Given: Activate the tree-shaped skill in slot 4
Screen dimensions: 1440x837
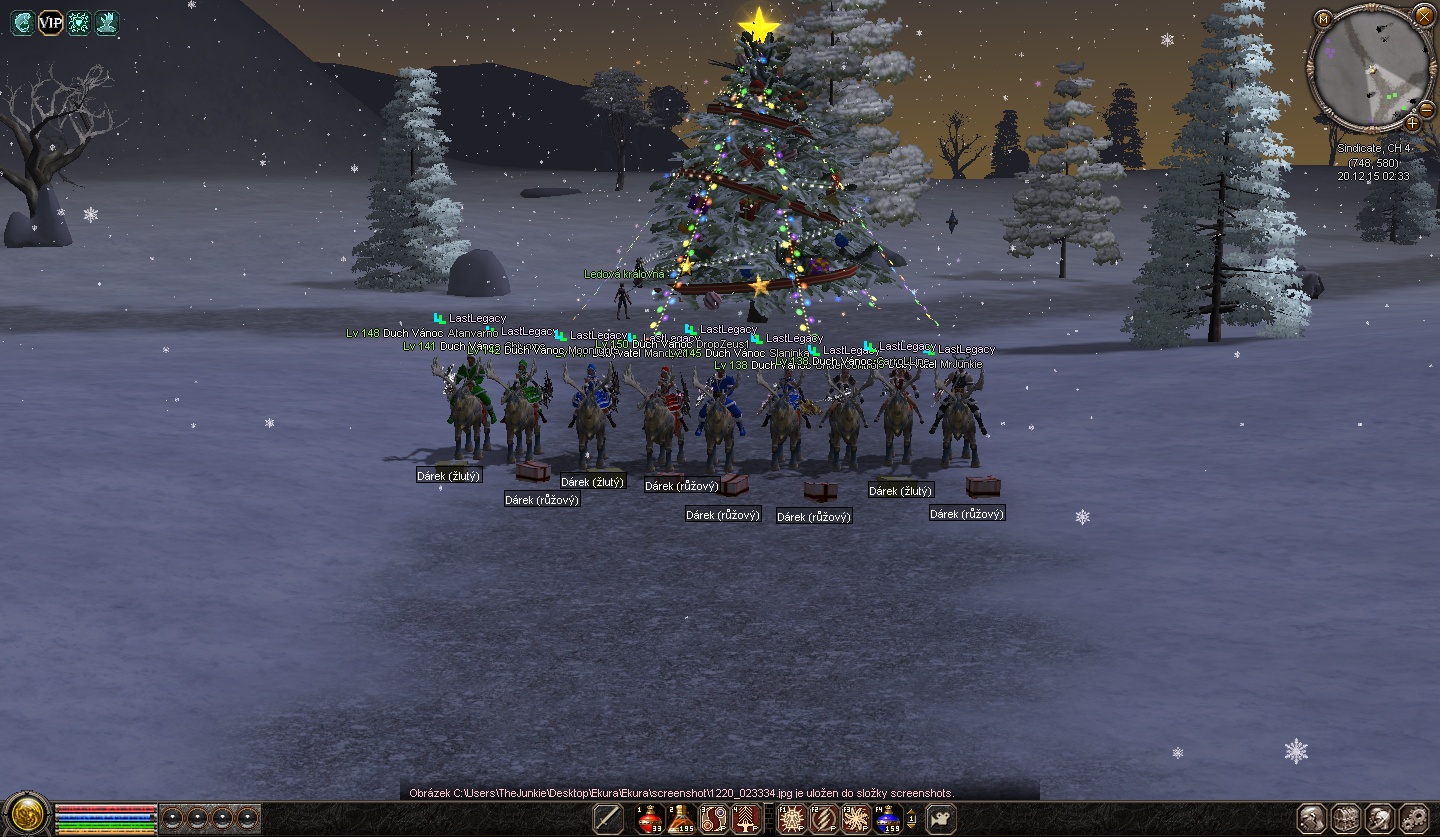Looking at the screenshot, I should click(x=747, y=819).
